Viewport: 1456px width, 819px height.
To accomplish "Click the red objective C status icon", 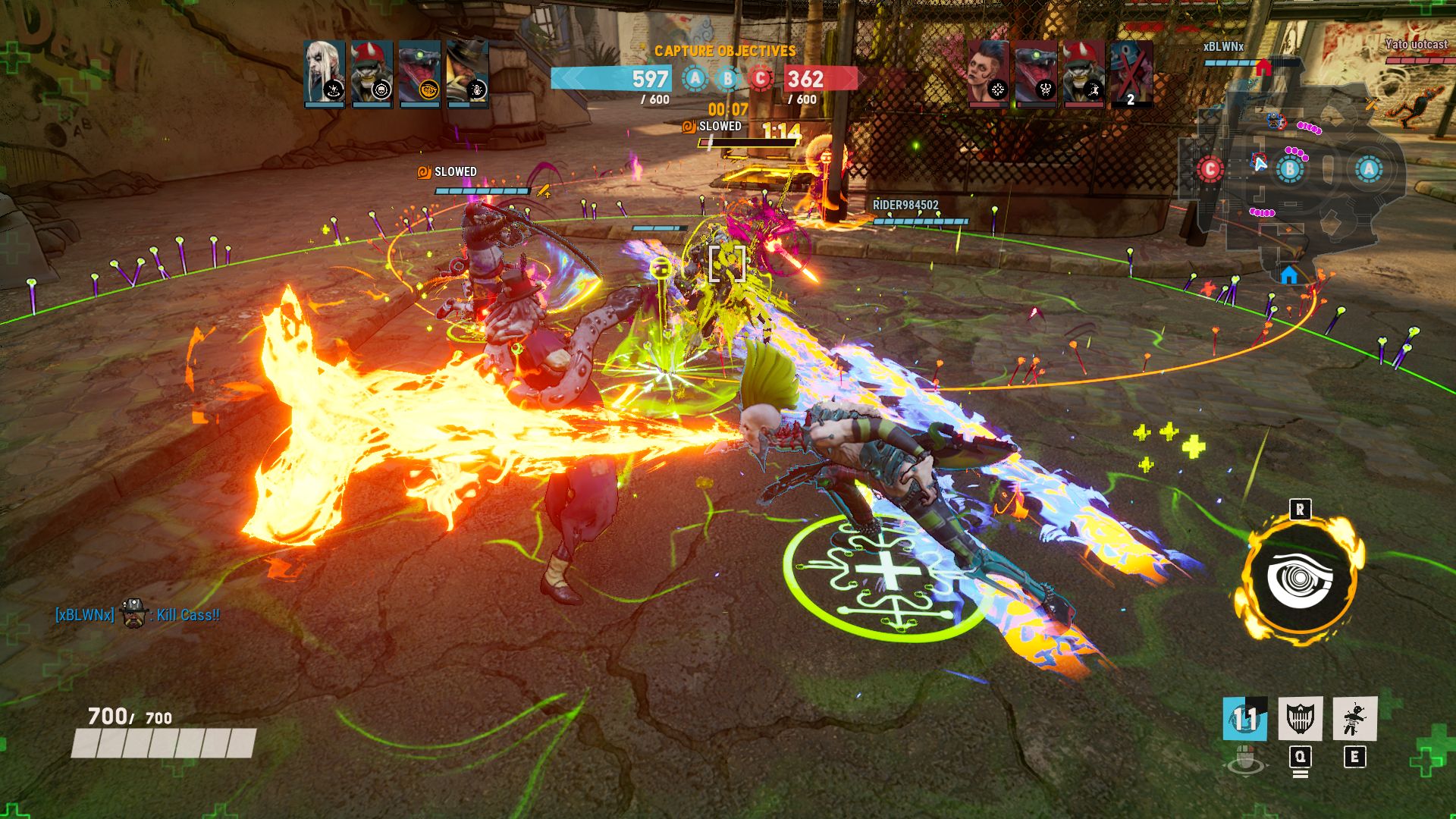I will tap(760, 79).
